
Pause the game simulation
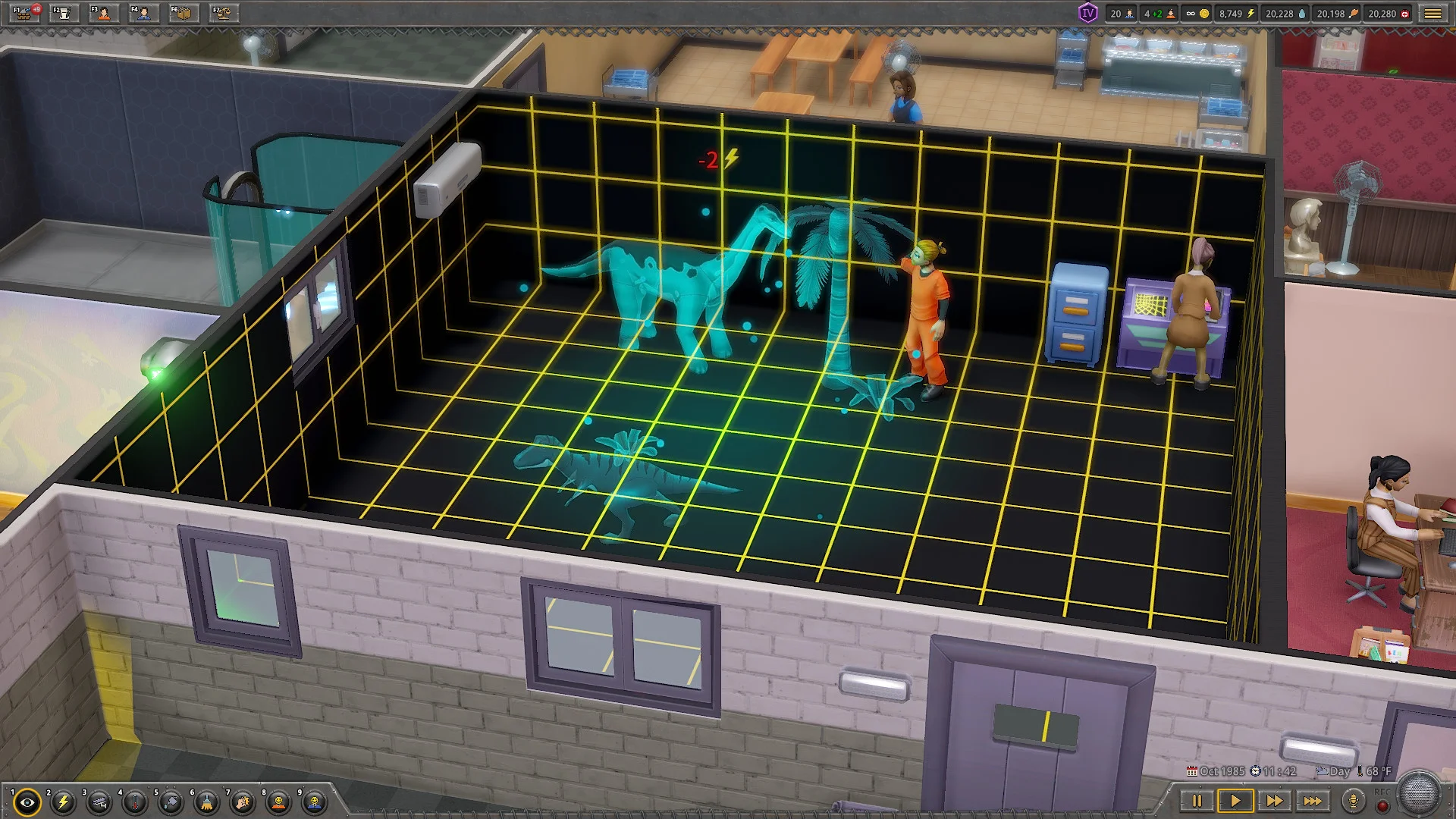(1197, 801)
